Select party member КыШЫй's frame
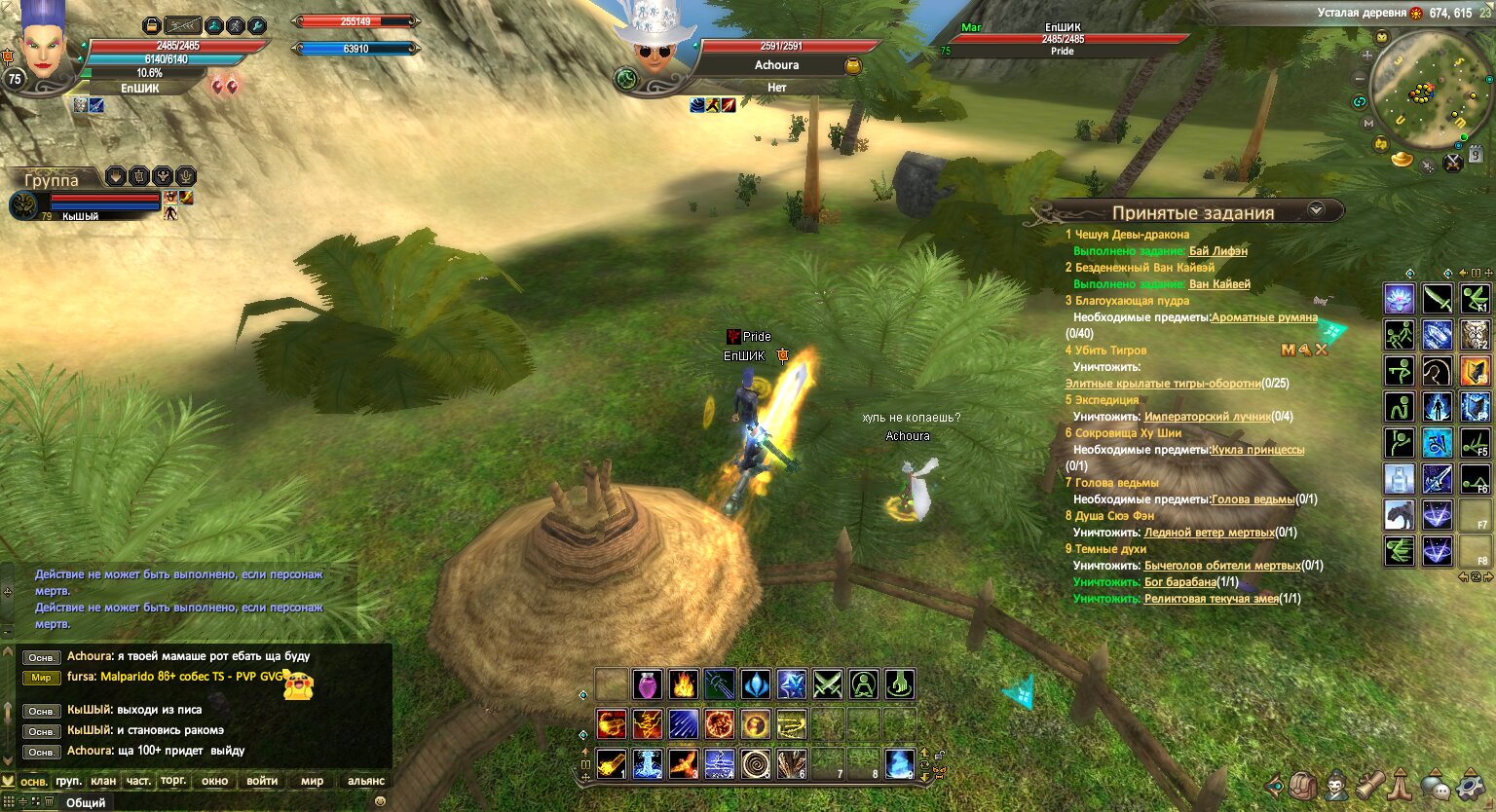This screenshot has height=812, width=1496. tap(97, 203)
